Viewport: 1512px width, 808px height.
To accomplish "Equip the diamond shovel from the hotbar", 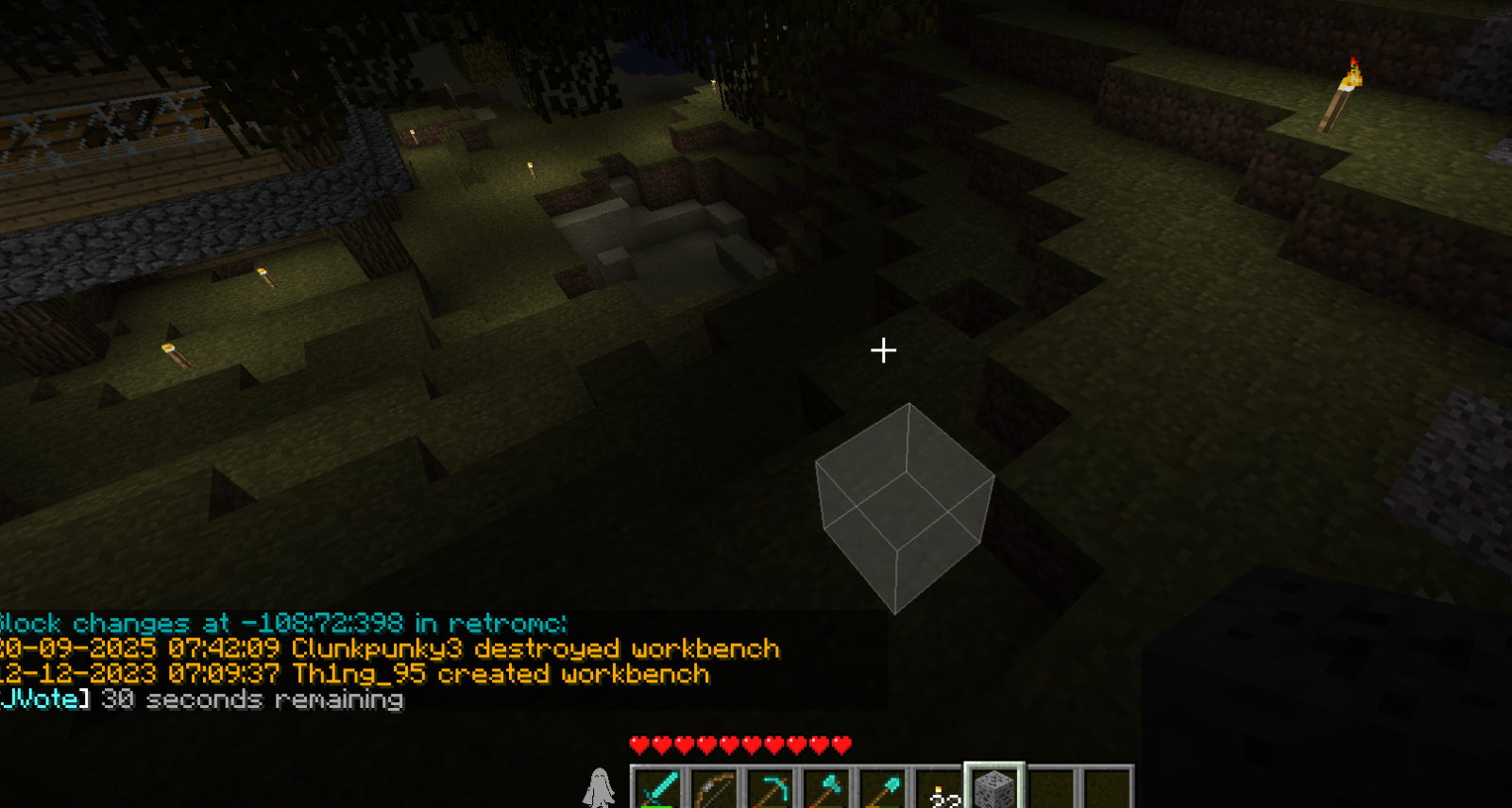I will 882,788.
